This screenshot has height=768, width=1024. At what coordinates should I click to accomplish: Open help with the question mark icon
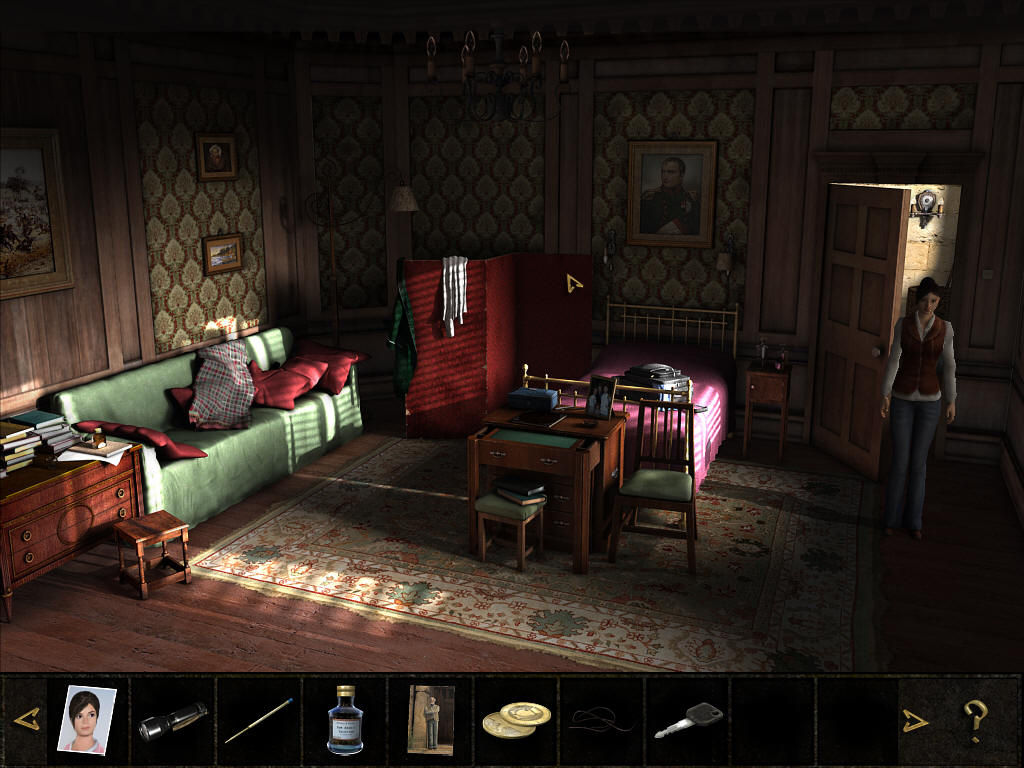click(x=975, y=719)
